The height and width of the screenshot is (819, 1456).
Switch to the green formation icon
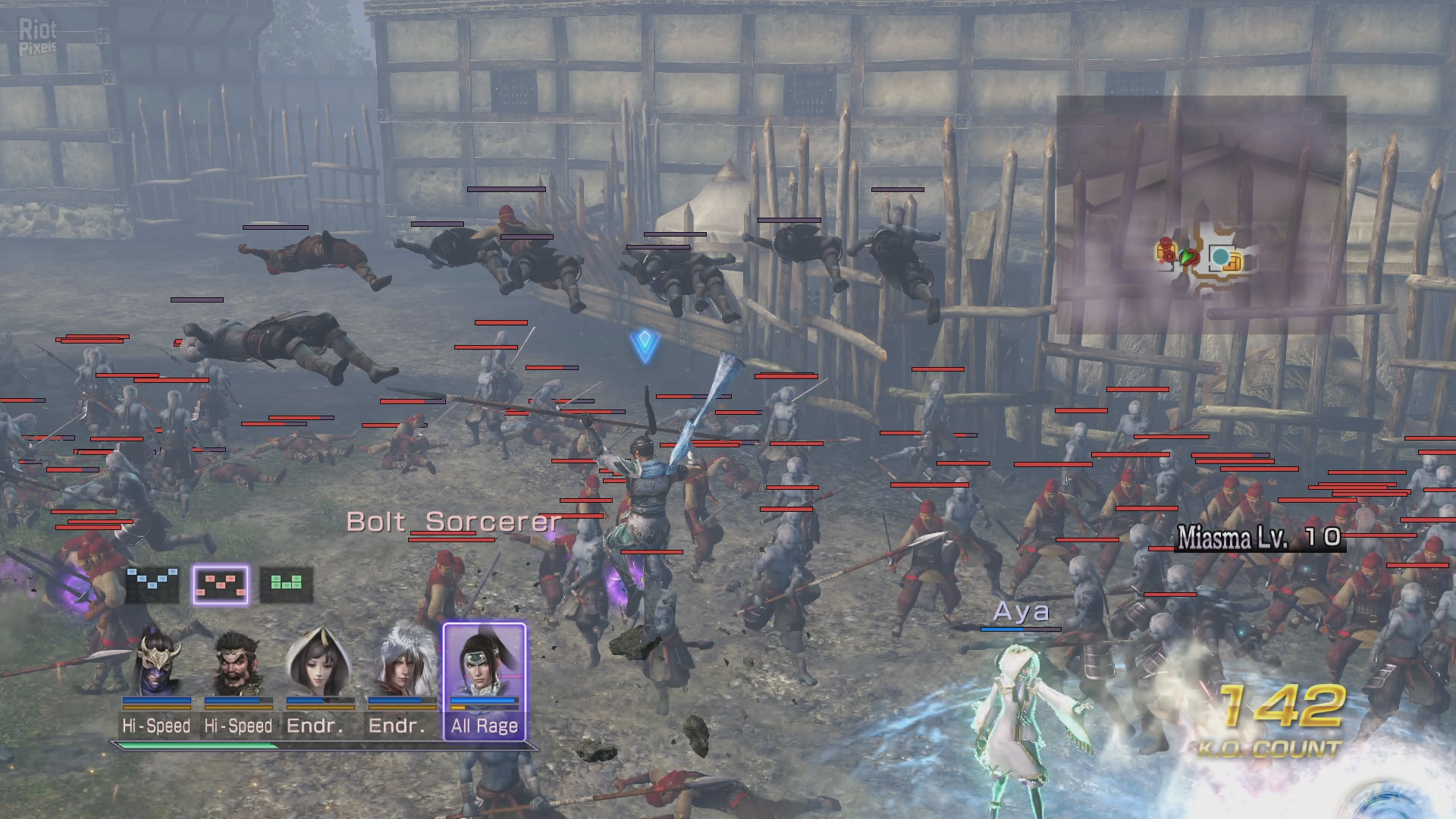[x=286, y=584]
